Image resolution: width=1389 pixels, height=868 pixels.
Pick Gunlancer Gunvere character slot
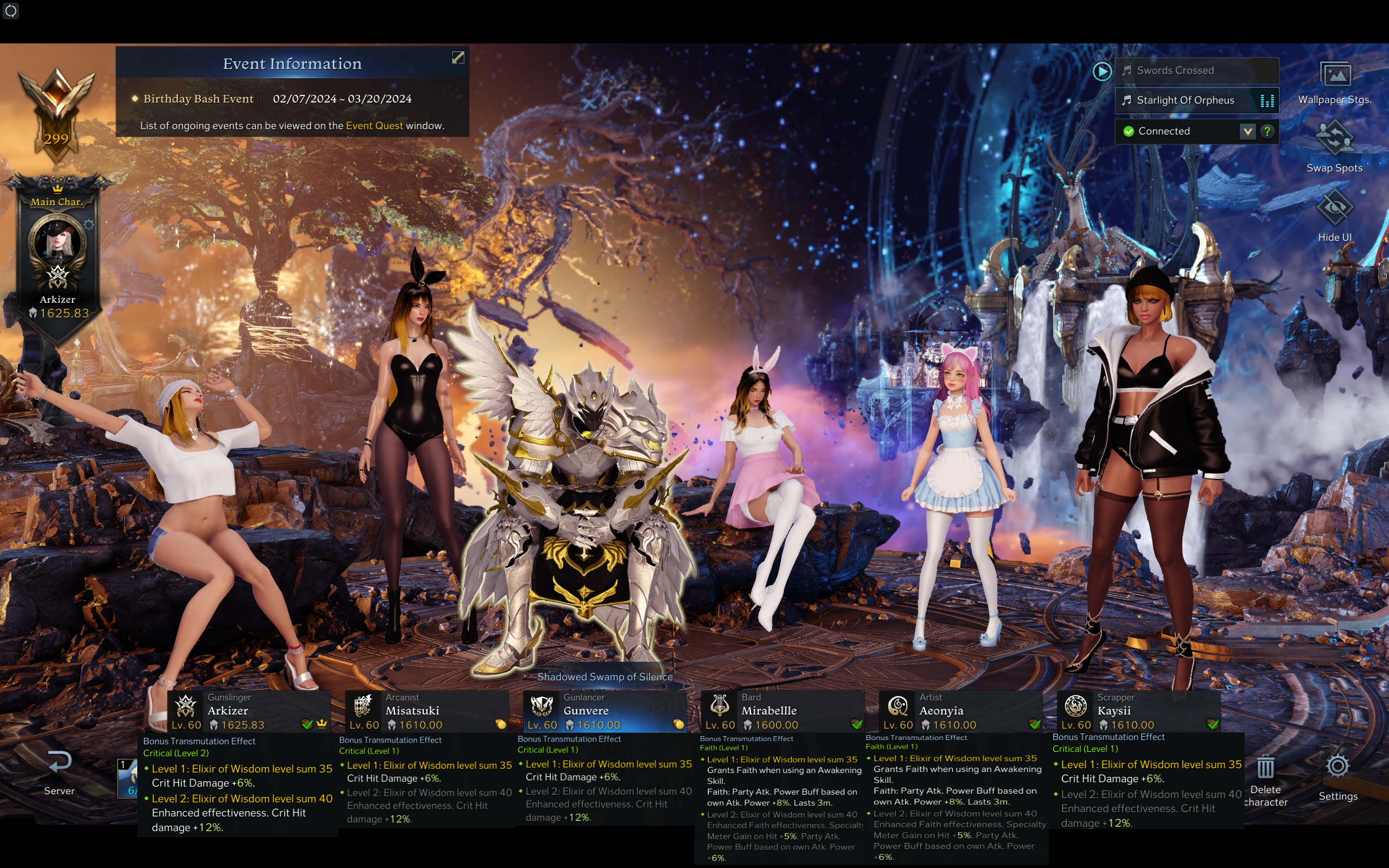[604, 711]
